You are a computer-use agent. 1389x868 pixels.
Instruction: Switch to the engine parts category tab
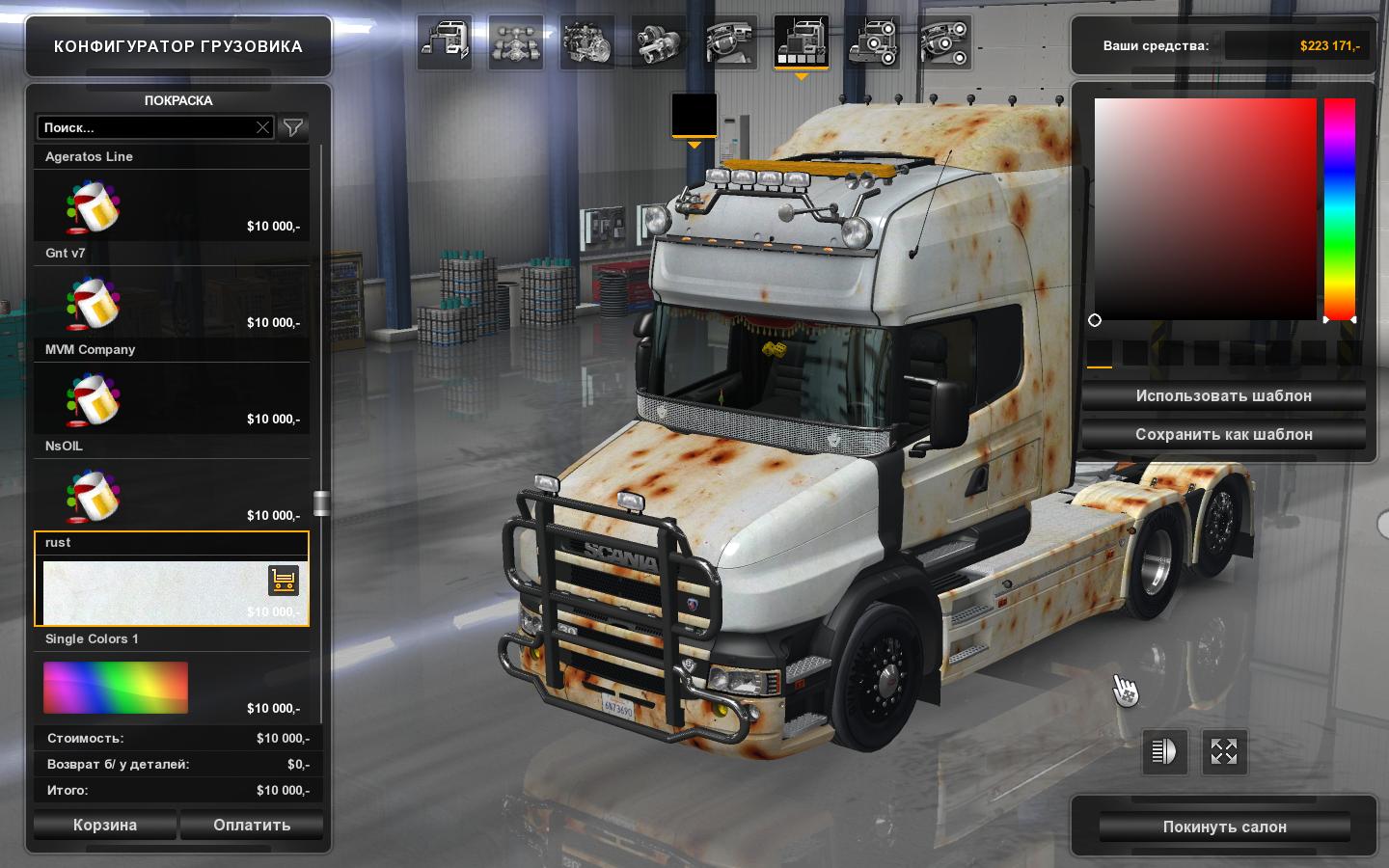coord(586,41)
